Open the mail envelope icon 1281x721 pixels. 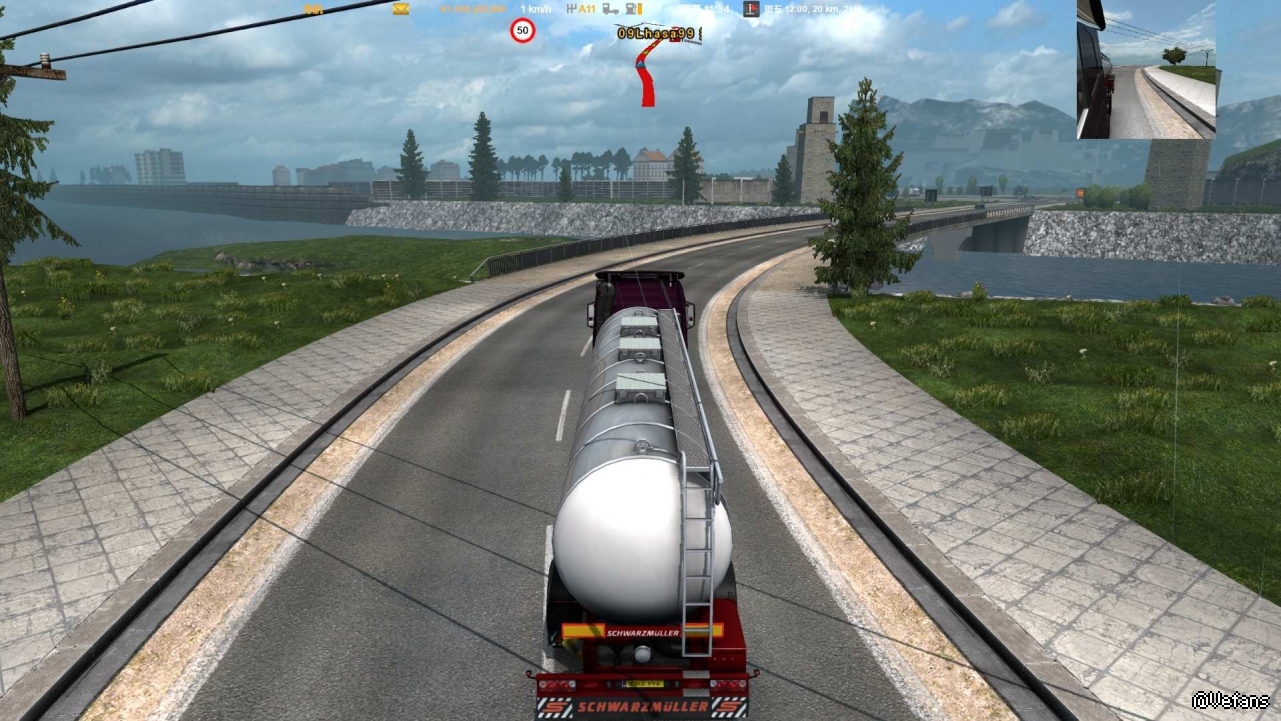point(401,9)
